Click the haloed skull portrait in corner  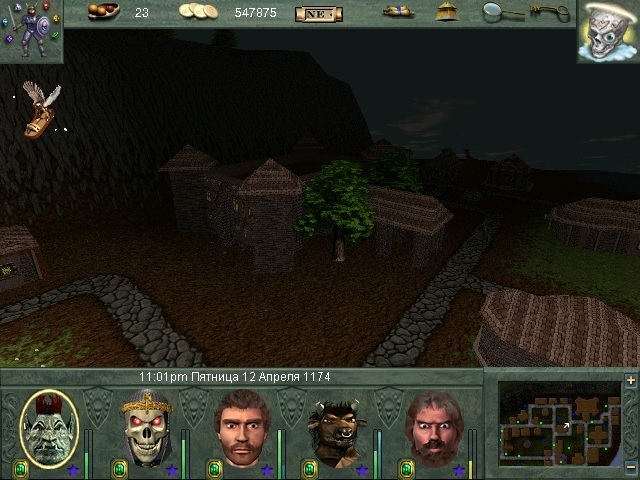click(x=607, y=31)
